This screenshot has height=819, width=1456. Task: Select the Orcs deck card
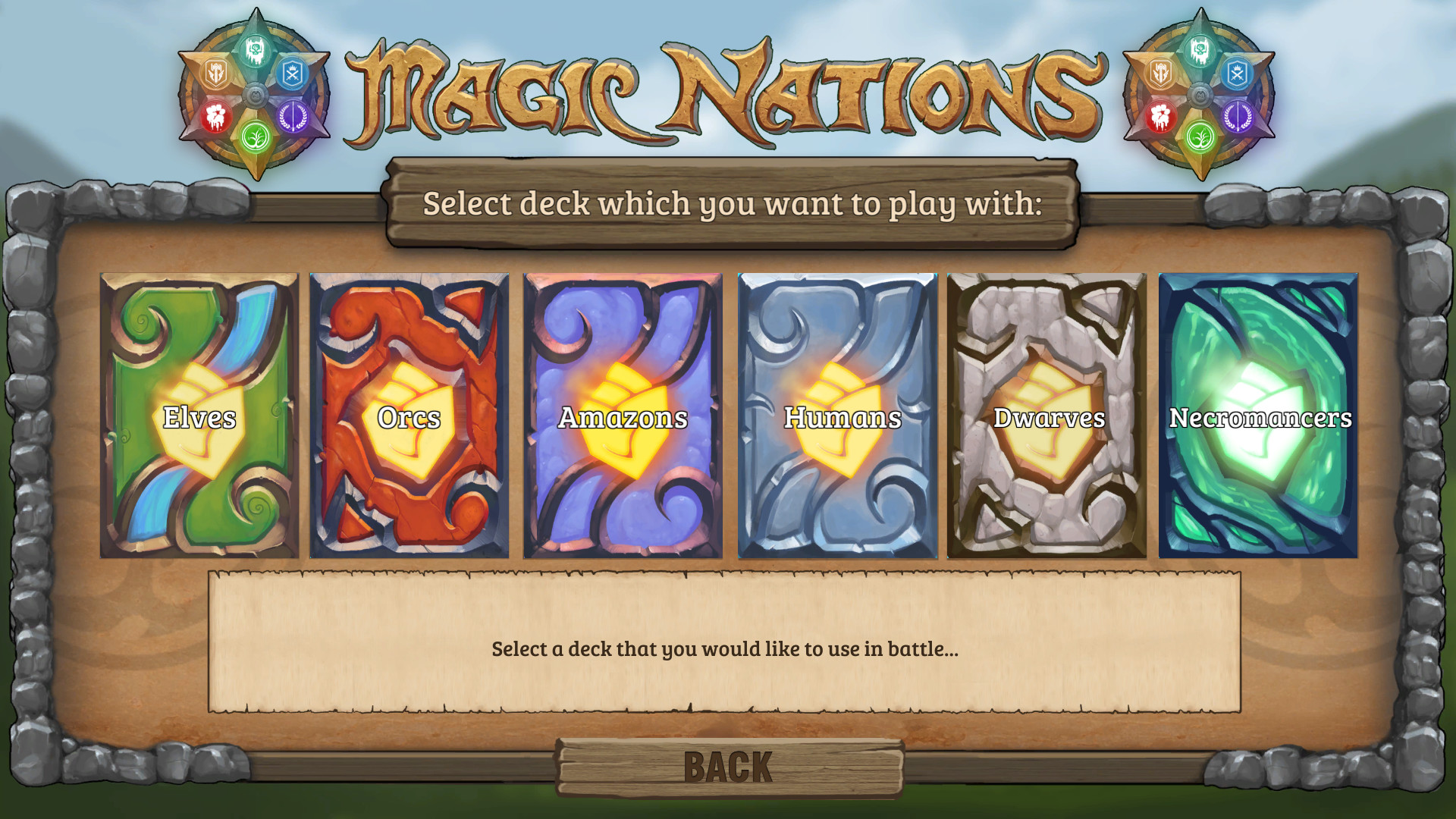410,416
